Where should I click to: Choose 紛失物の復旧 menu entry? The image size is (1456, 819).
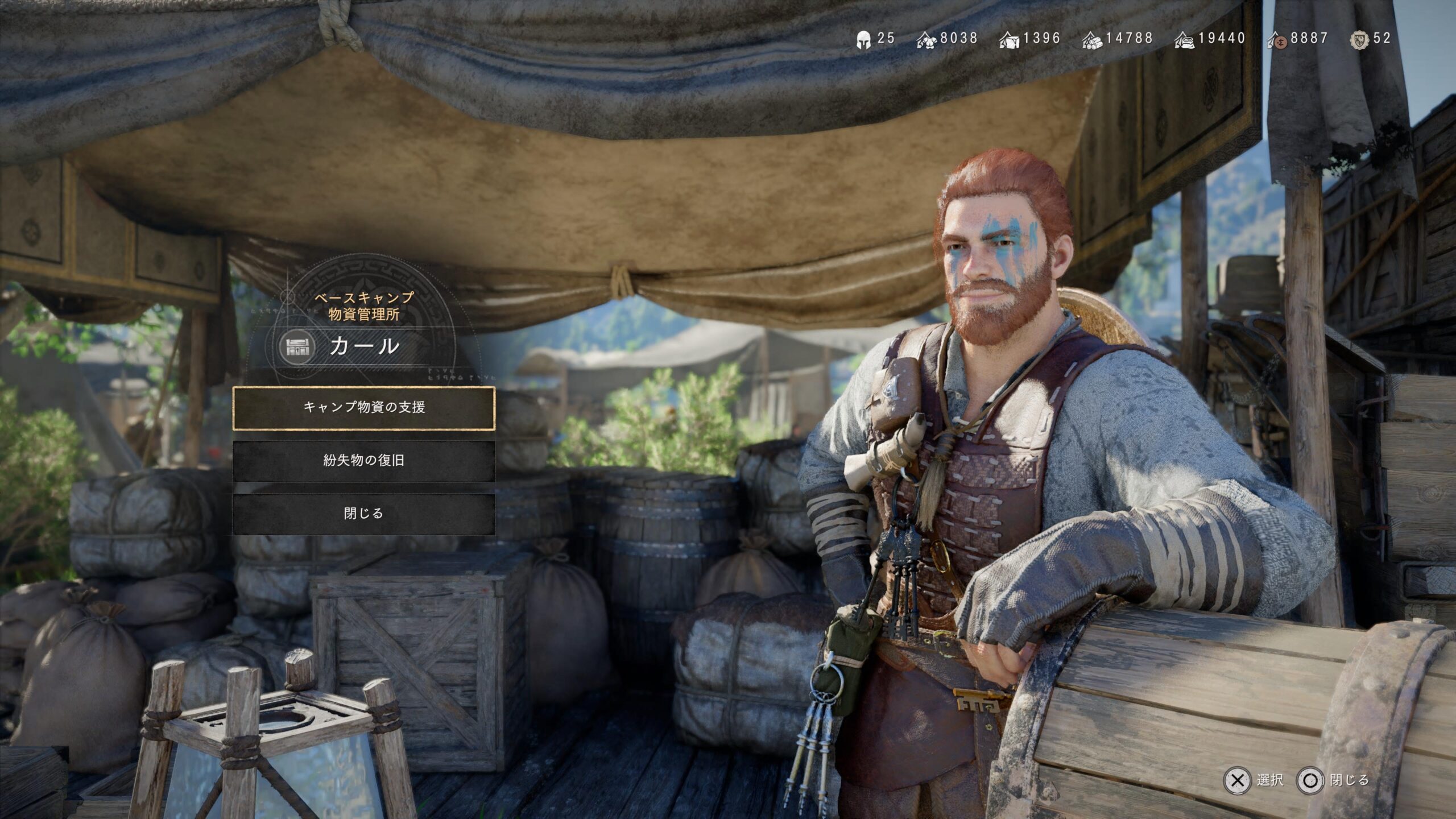click(364, 460)
